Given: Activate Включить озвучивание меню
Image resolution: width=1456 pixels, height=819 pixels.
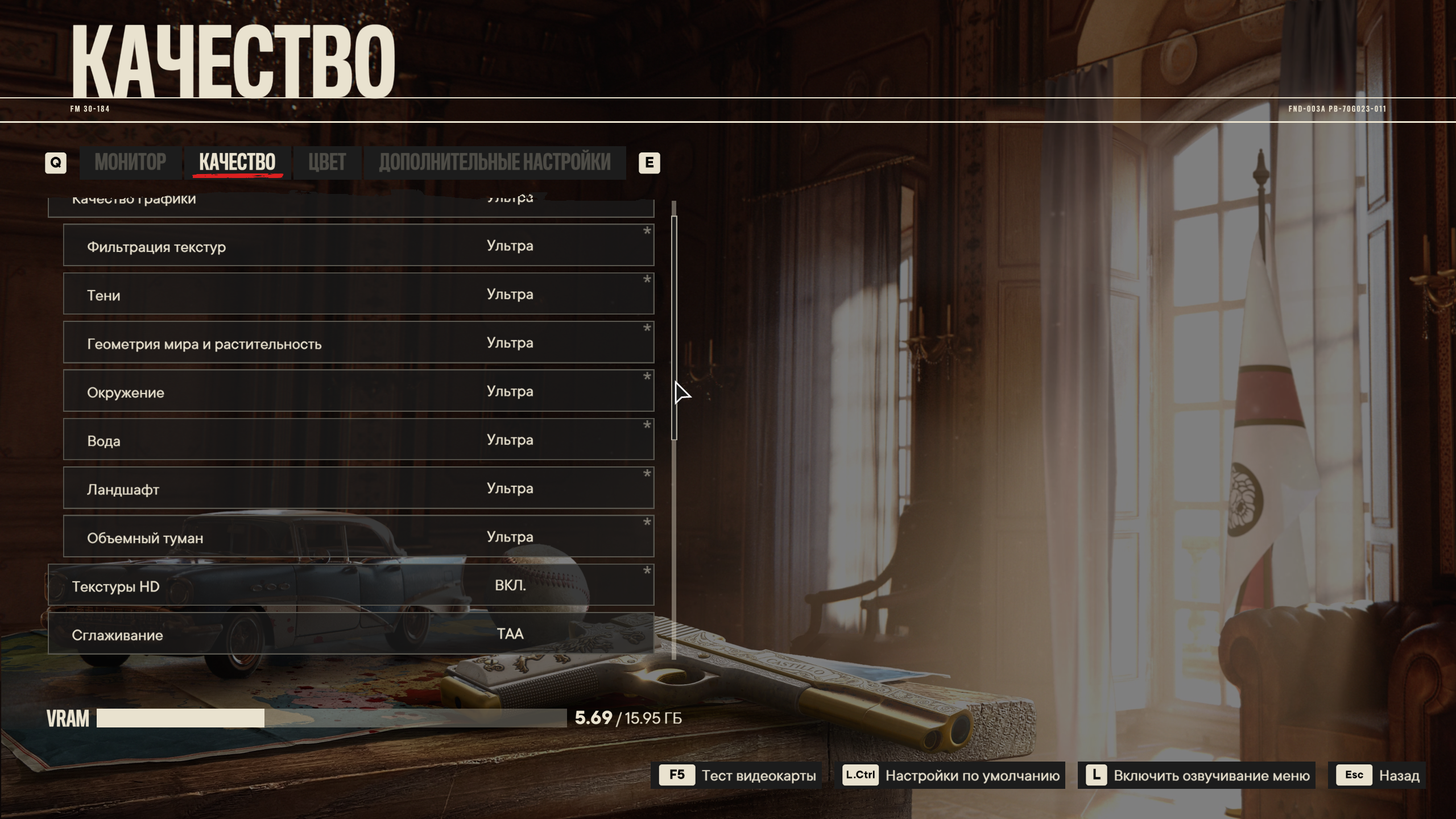Looking at the screenshot, I should [1197, 775].
